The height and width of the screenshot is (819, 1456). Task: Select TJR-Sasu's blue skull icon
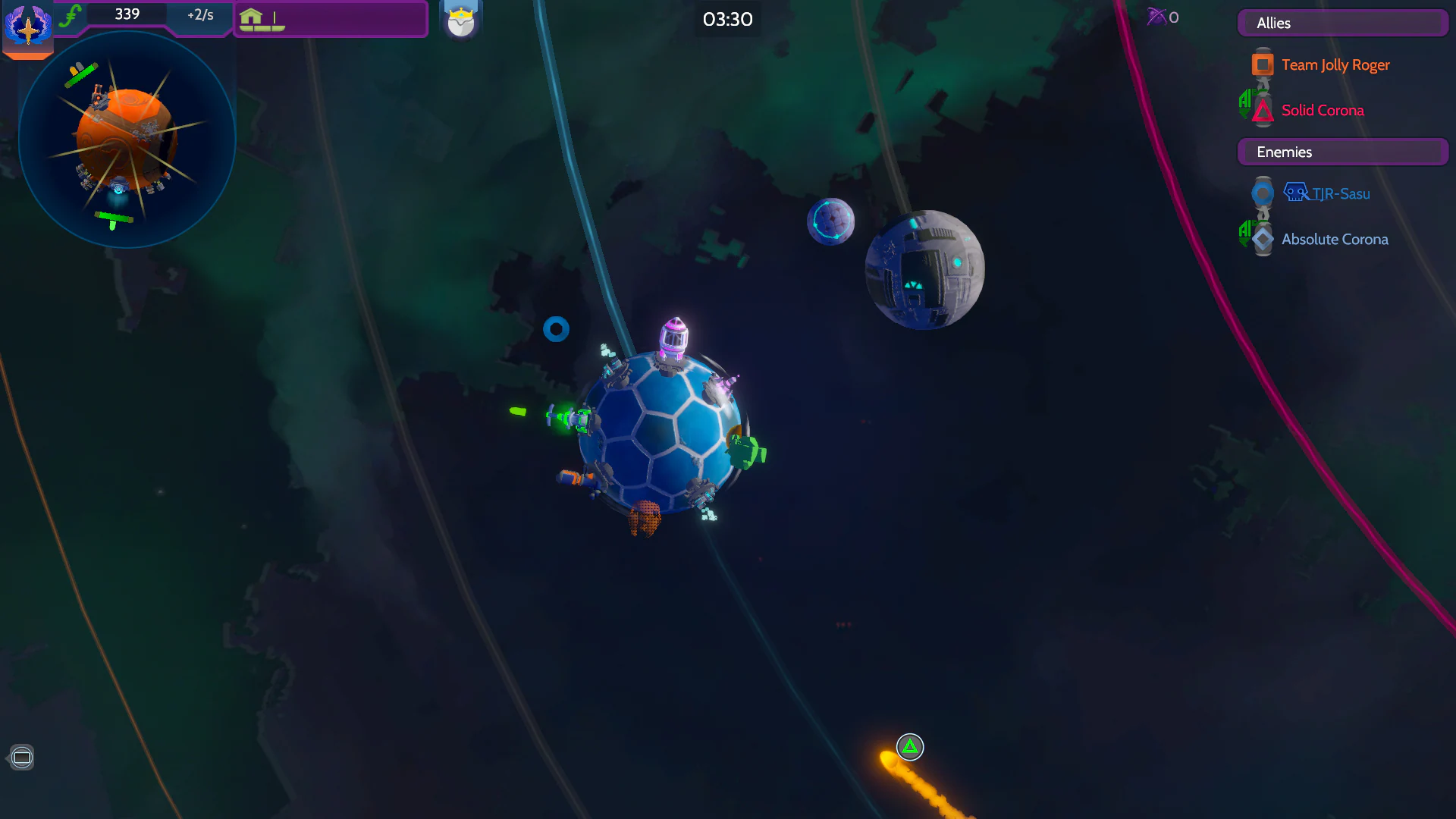pos(1296,192)
